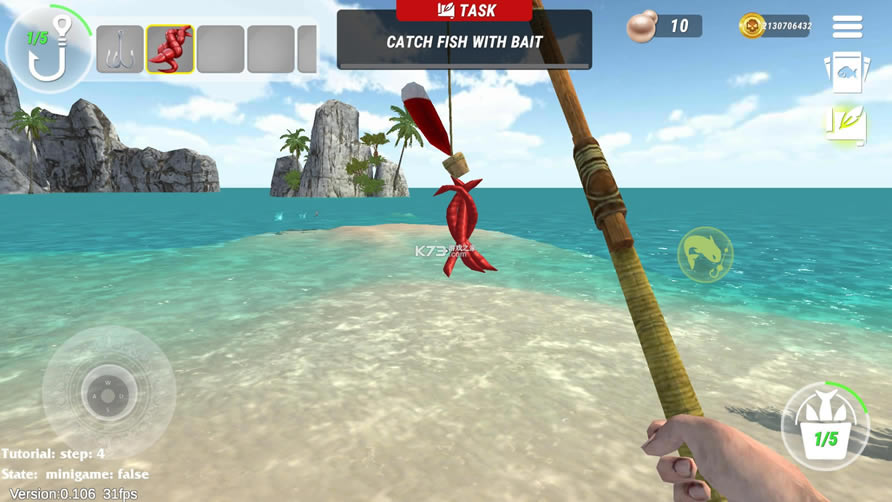Tap the pearl currency icon

pyautogui.click(x=641, y=27)
